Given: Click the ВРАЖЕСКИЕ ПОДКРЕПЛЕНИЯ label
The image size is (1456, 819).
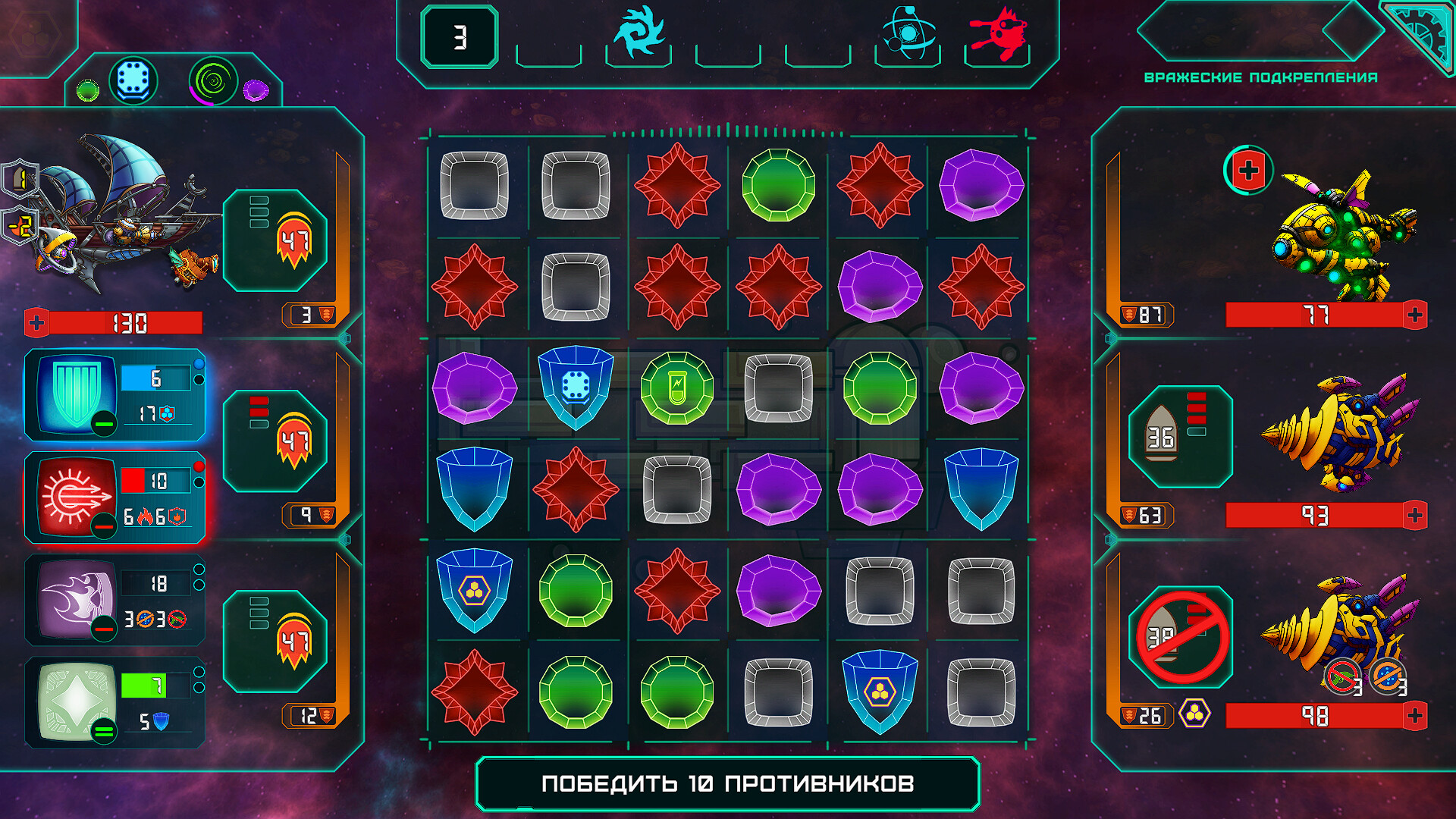Looking at the screenshot, I should pos(1263,76).
